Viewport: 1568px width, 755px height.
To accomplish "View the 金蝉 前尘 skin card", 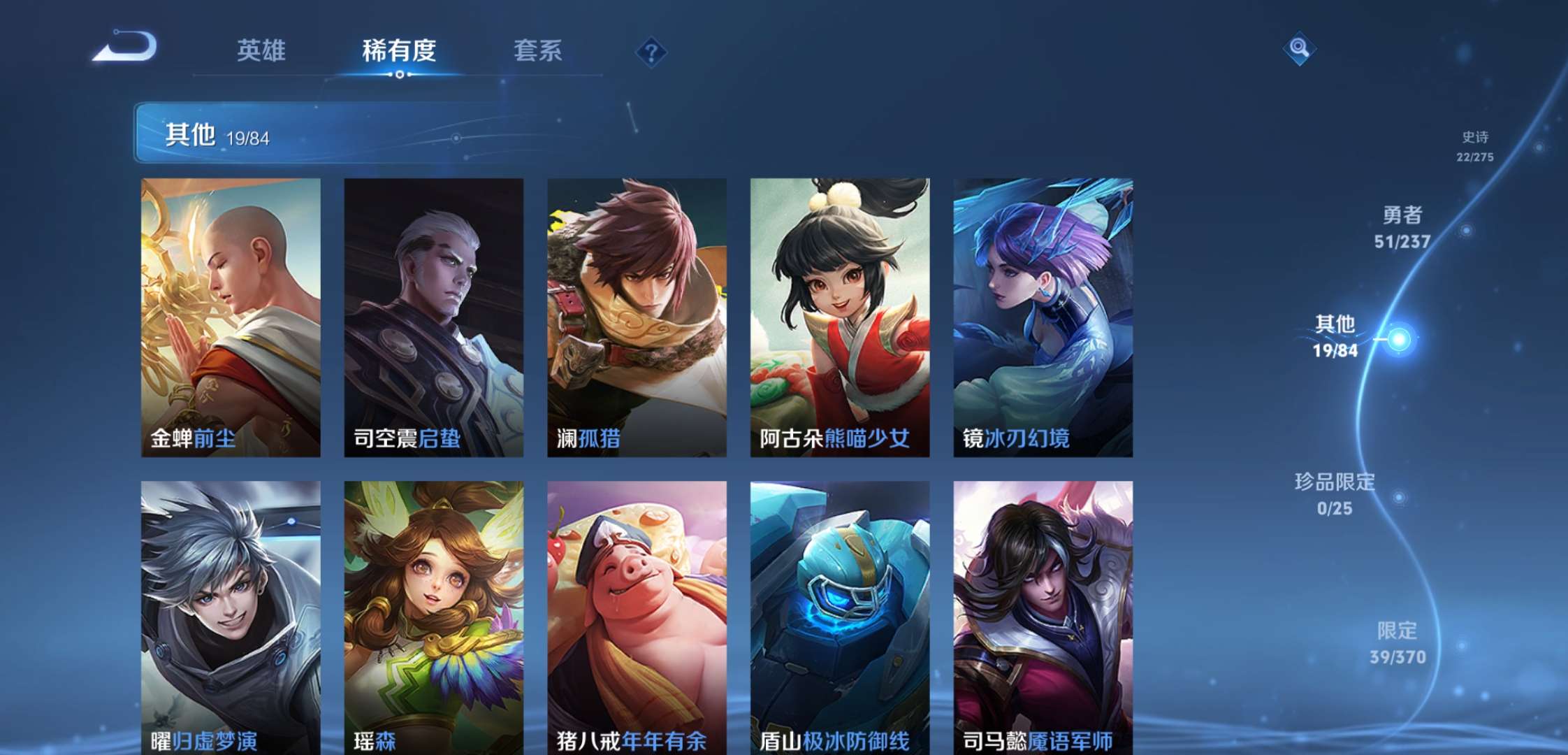I will click(231, 317).
